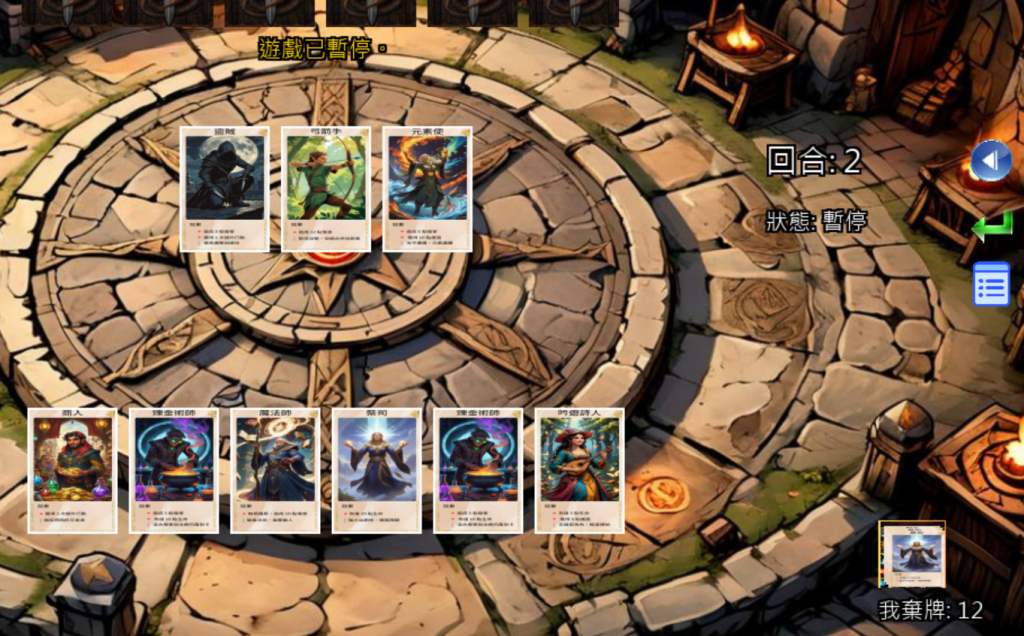Click the blue round rewind arrow button
The image size is (1024, 636).
tap(991, 161)
